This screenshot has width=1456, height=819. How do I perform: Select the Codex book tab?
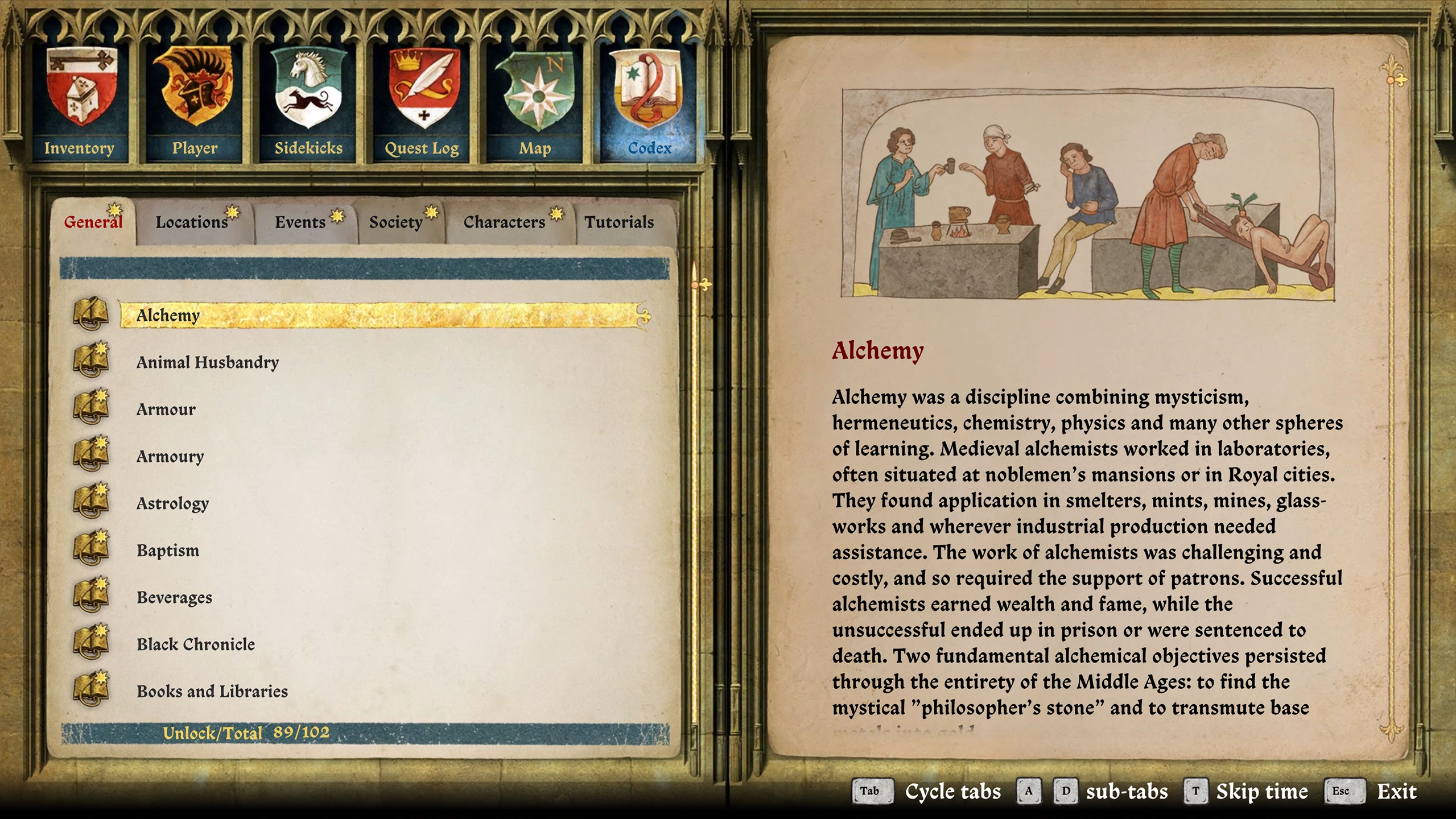[x=649, y=102]
